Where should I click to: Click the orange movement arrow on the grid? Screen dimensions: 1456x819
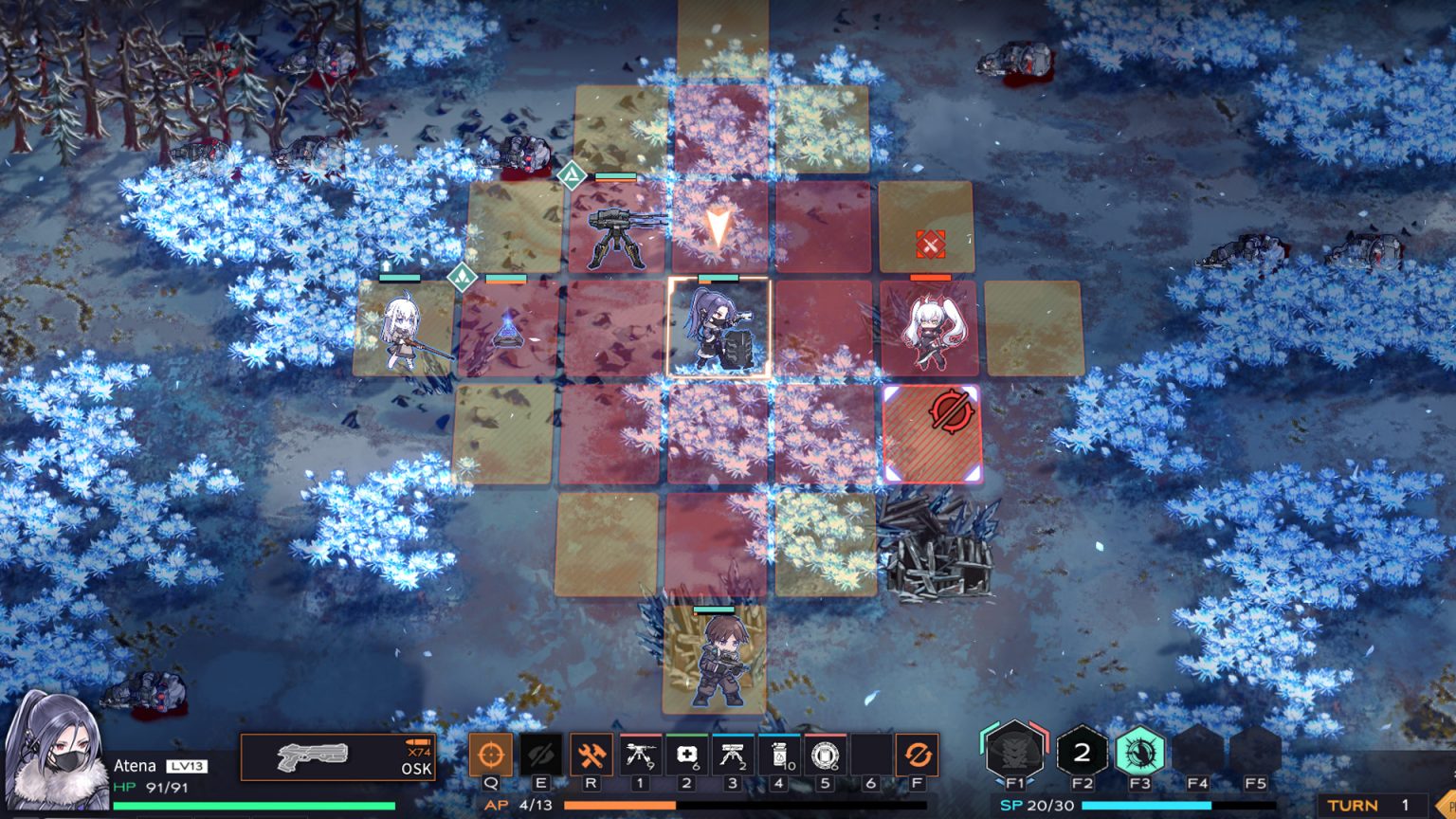[x=719, y=226]
